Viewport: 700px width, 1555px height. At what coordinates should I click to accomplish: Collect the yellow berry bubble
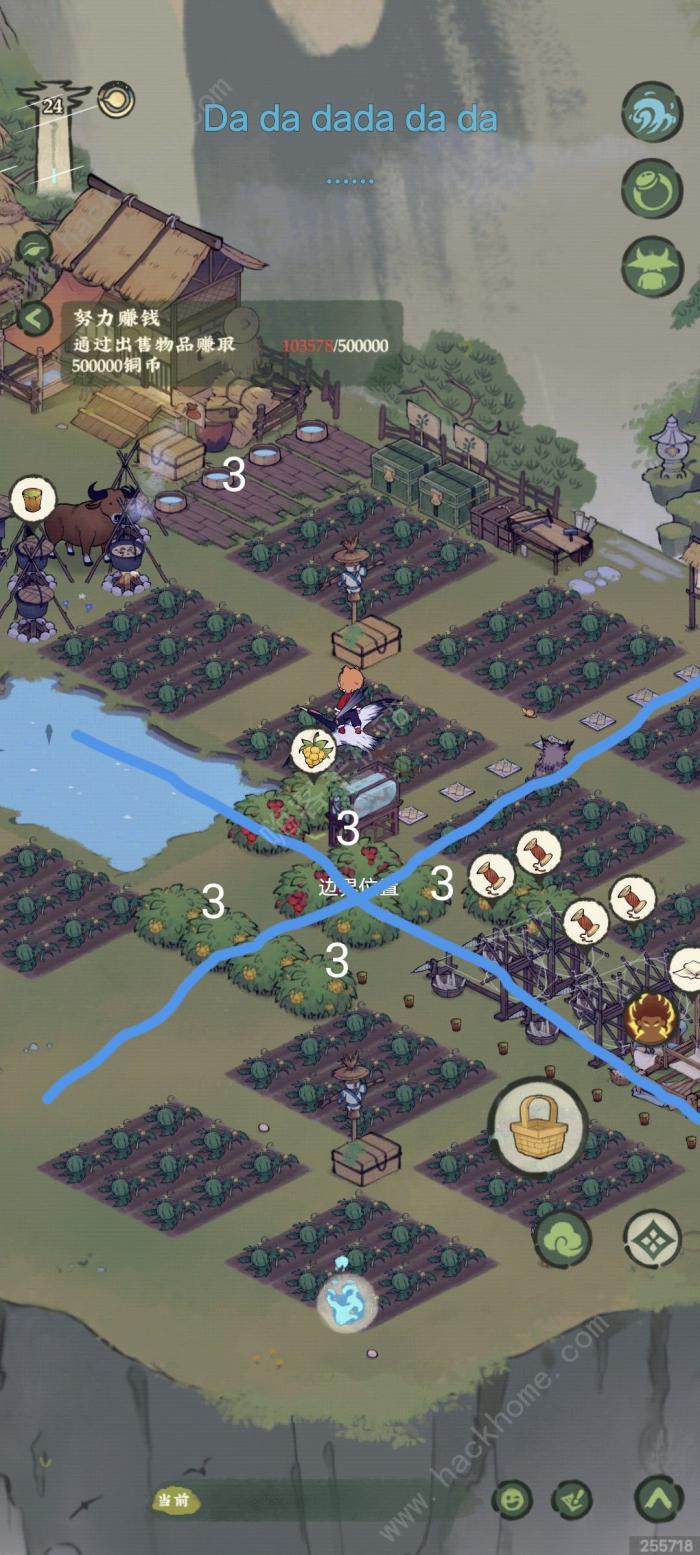(313, 750)
